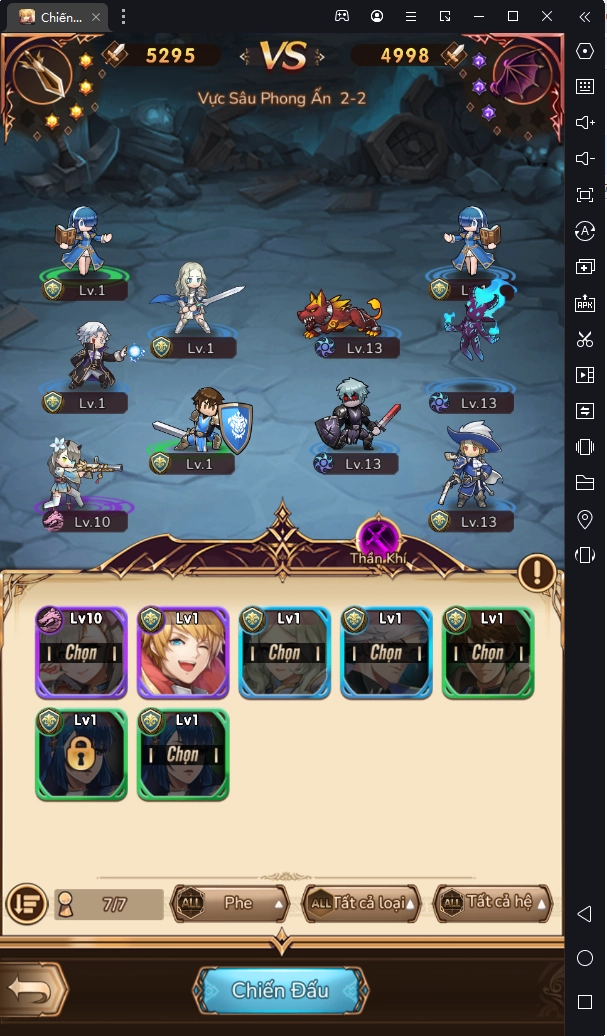Select the Lv10 purple-framed hero card
Image resolution: width=607 pixels, height=1036 pixels.
click(x=82, y=652)
